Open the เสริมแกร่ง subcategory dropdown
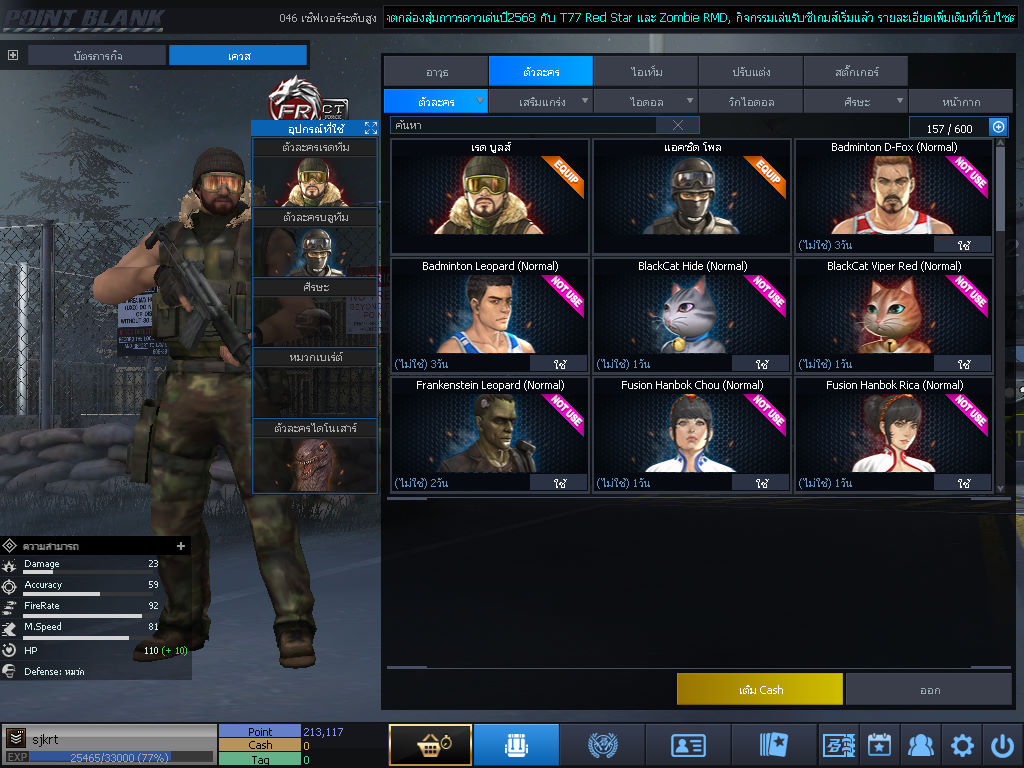Image resolution: width=1024 pixels, height=768 pixels. pos(541,102)
